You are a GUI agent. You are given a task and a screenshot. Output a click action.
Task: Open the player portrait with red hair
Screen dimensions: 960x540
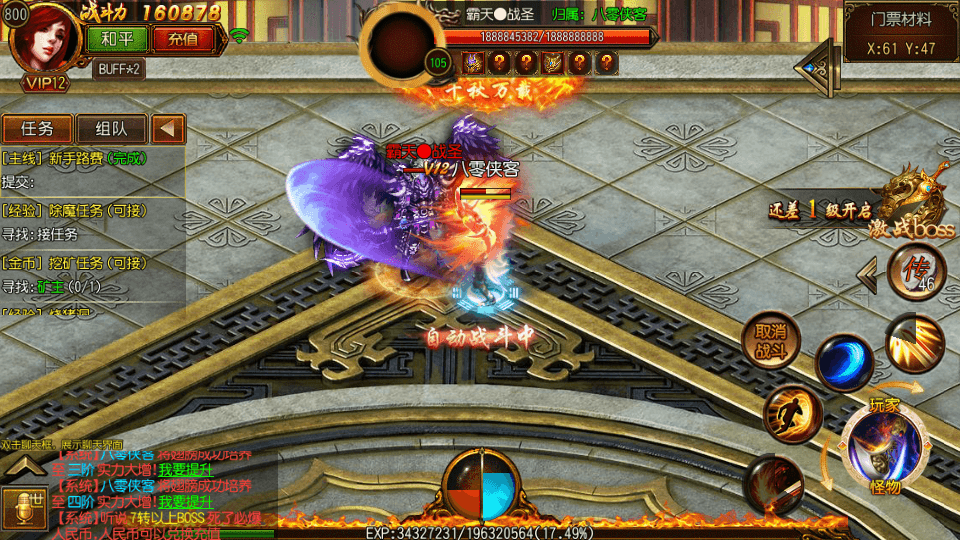(x=42, y=40)
